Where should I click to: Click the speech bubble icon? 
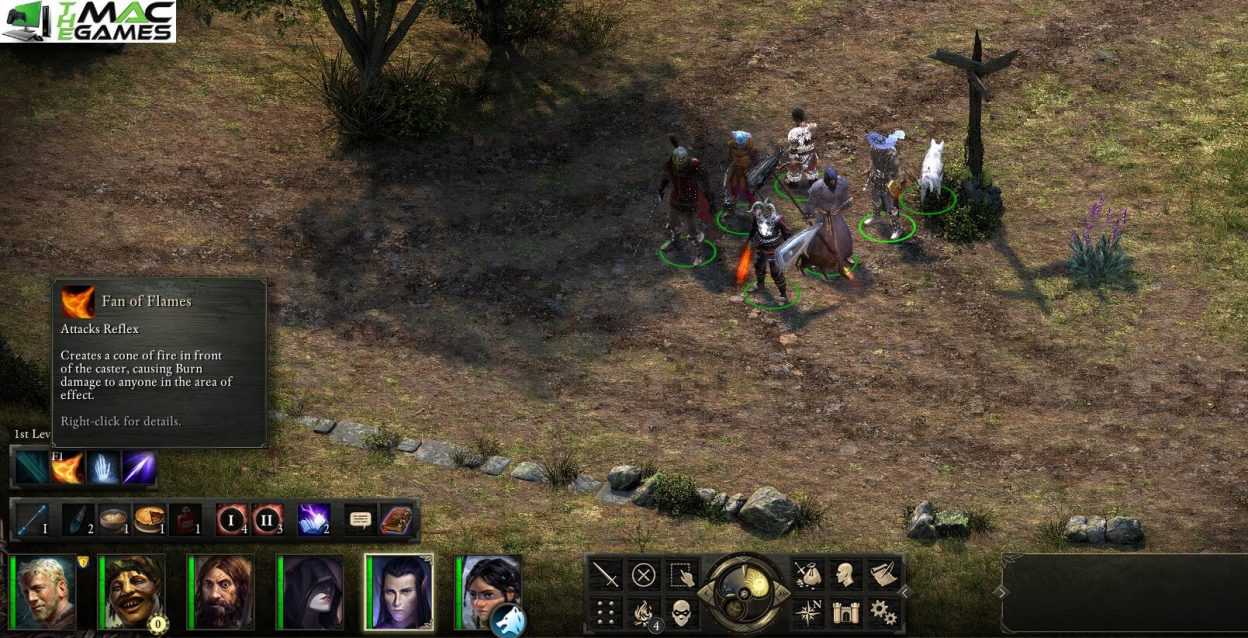360,520
